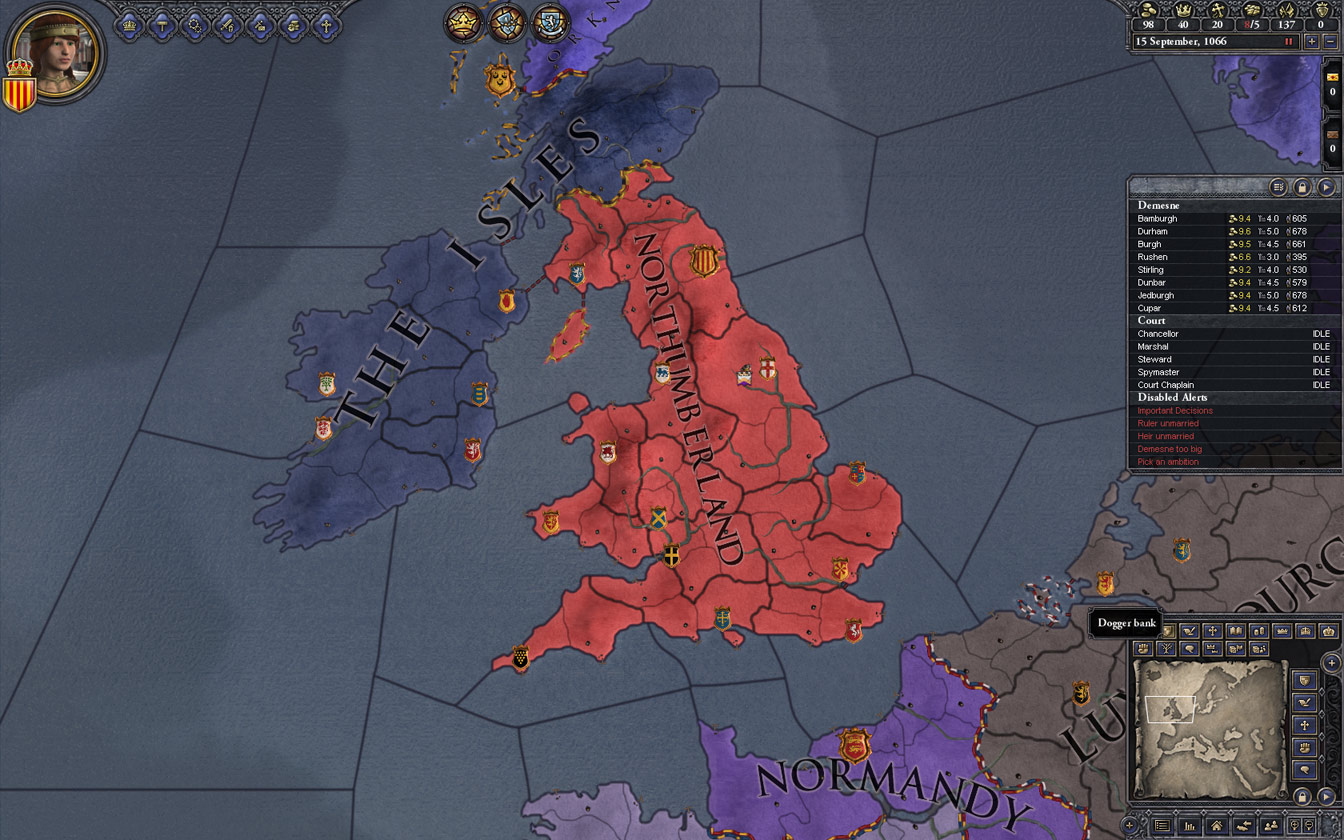Increase game speed with plus button
The image size is (1344, 840).
coord(1311,42)
